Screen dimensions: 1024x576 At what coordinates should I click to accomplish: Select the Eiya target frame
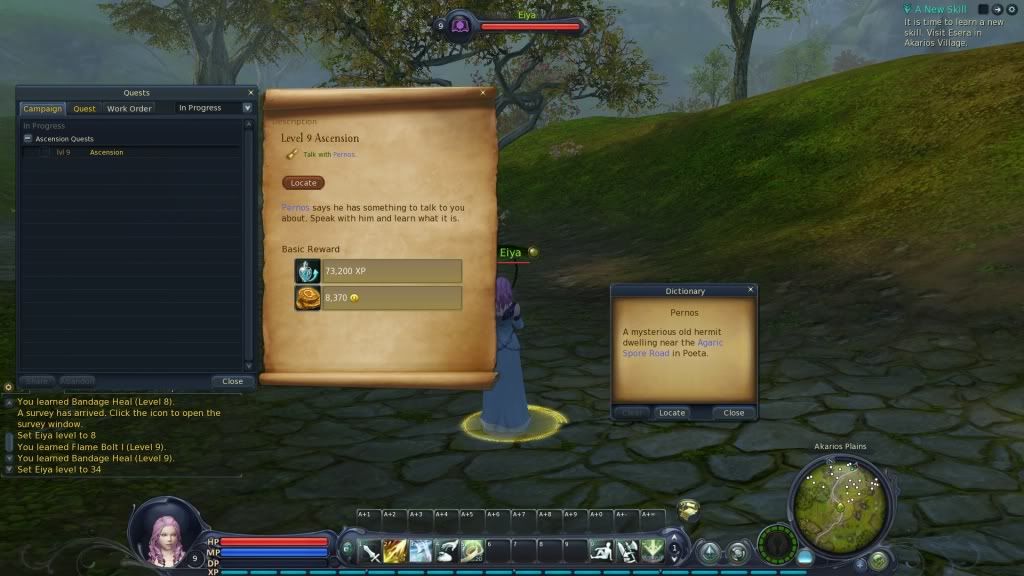point(528,26)
